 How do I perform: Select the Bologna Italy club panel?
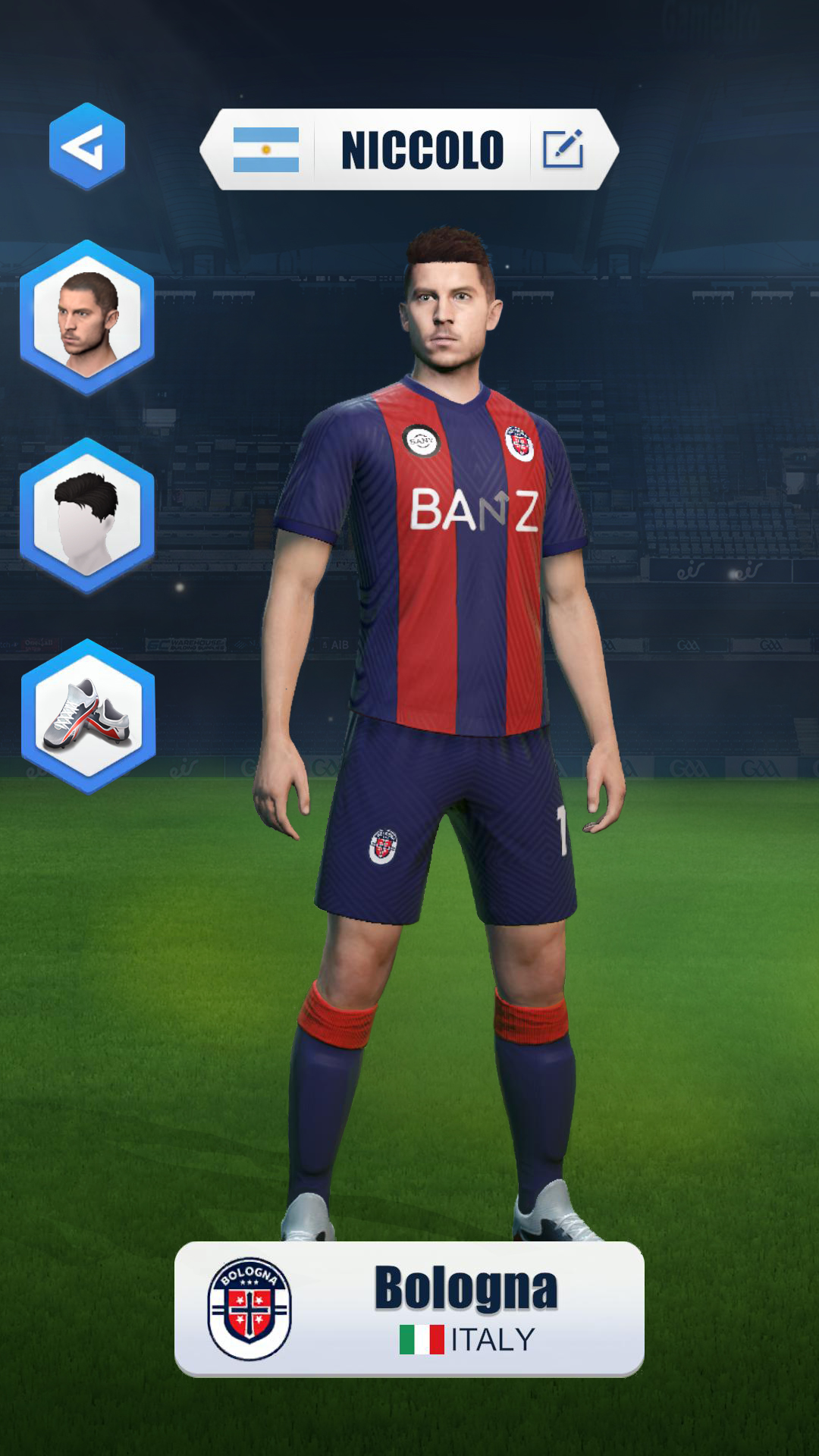point(409,1308)
